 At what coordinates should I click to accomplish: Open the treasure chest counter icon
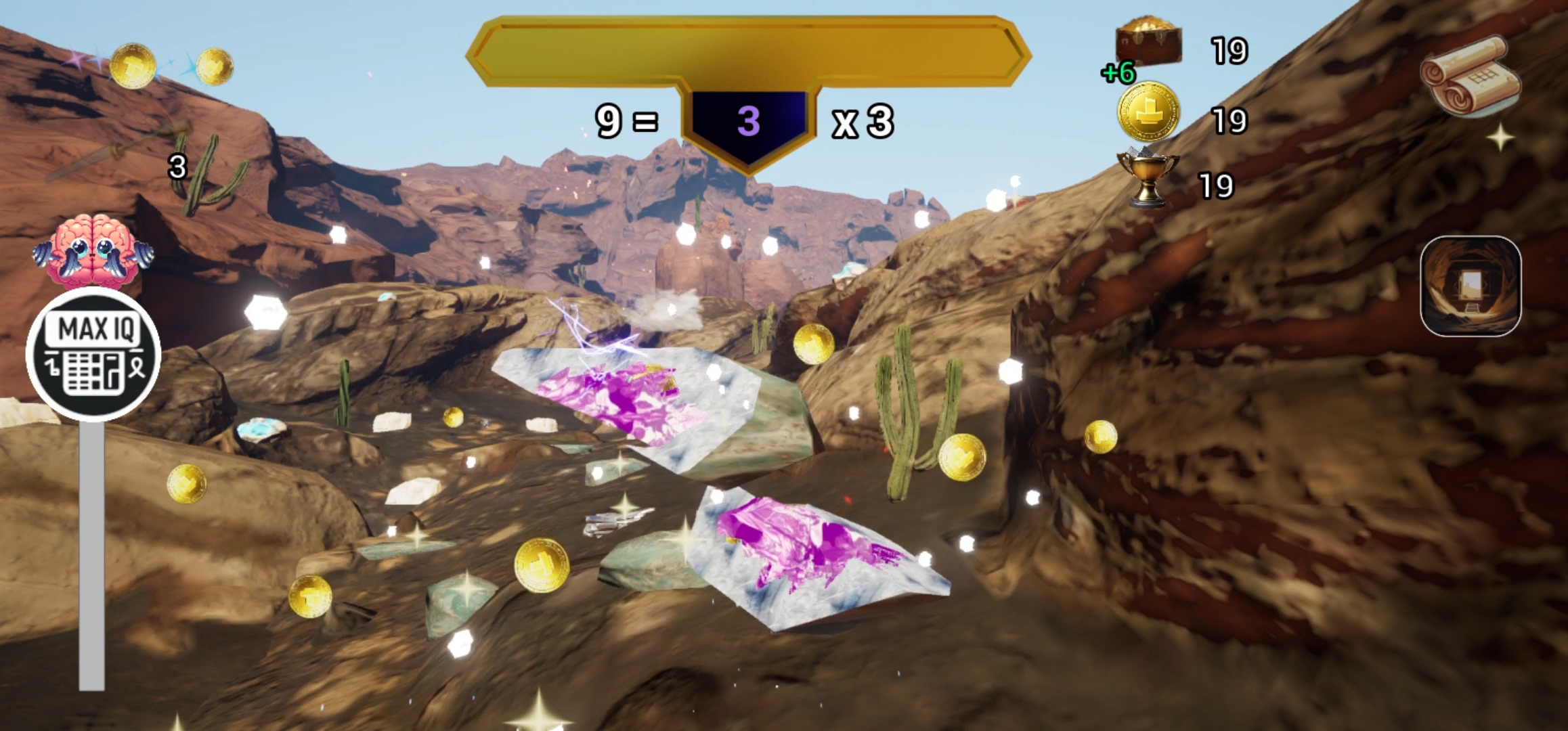pyautogui.click(x=1149, y=41)
